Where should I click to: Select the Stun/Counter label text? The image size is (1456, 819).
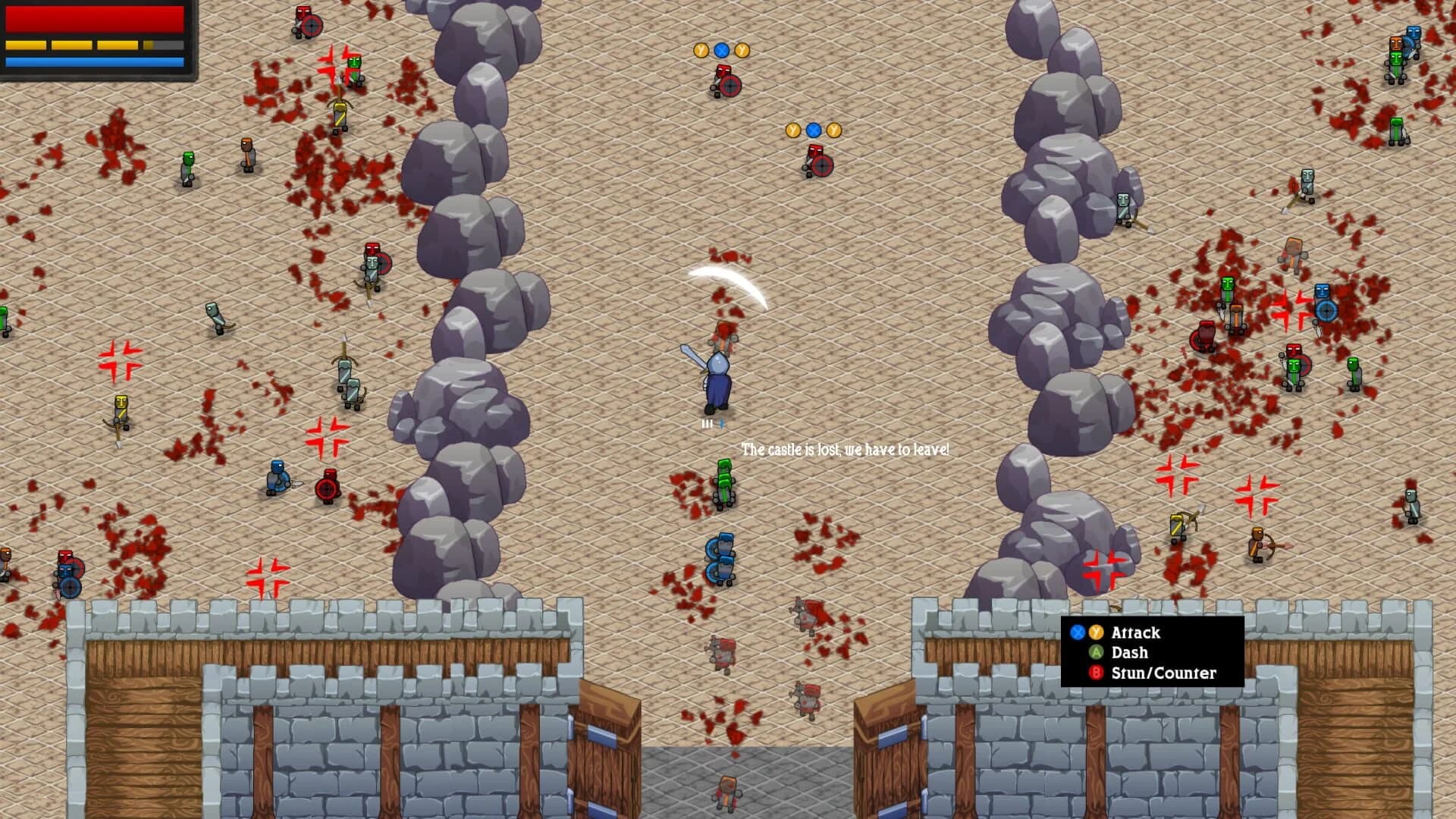[x=1163, y=673]
